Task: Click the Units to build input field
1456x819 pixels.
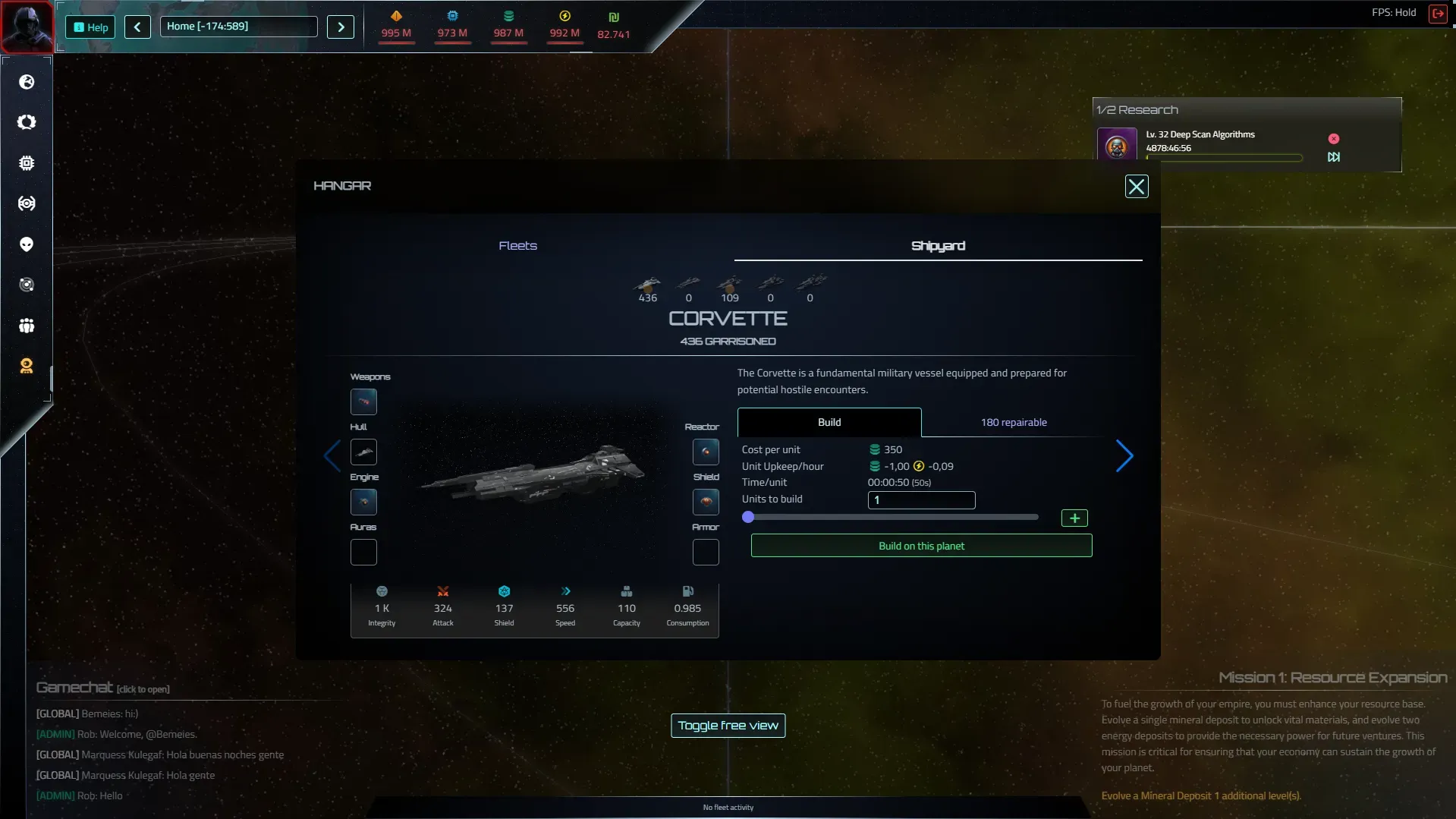Action: pos(920,500)
